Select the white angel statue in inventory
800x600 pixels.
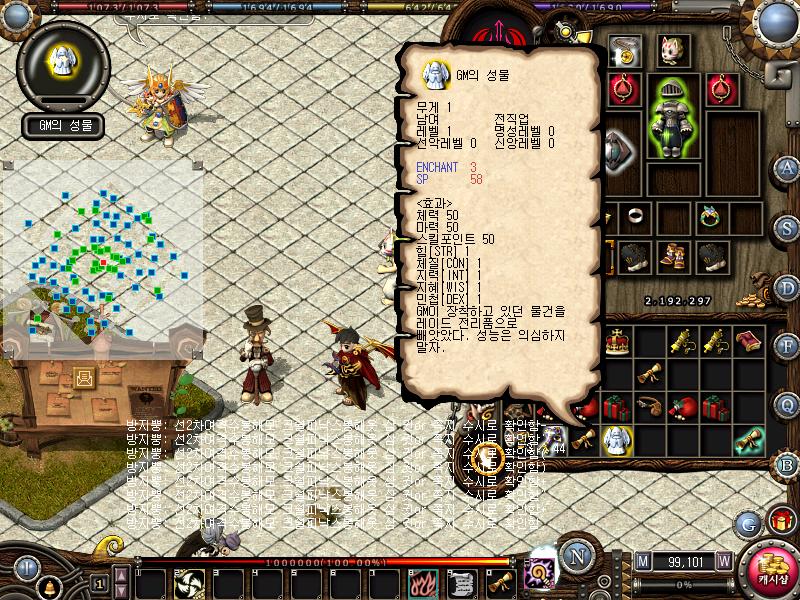617,437
